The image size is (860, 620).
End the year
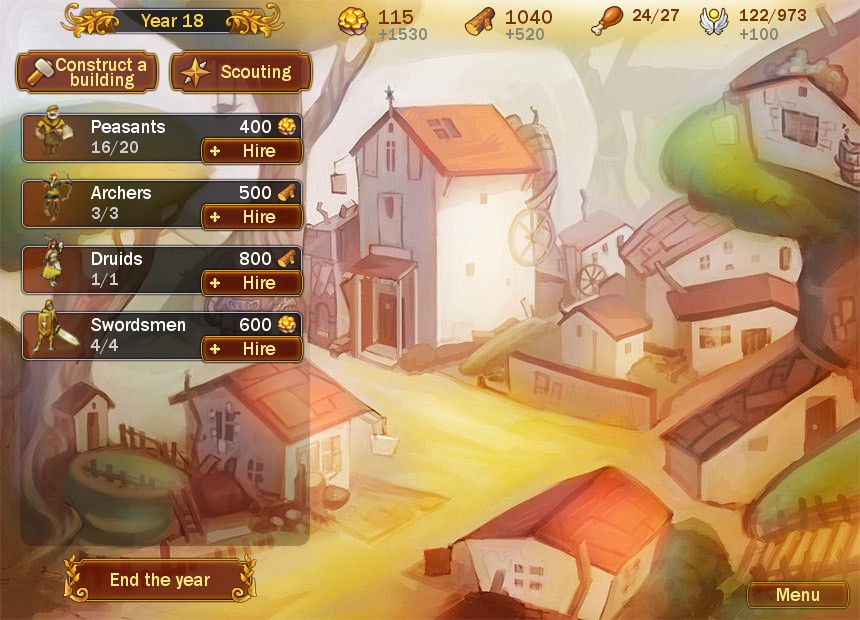tap(159, 580)
